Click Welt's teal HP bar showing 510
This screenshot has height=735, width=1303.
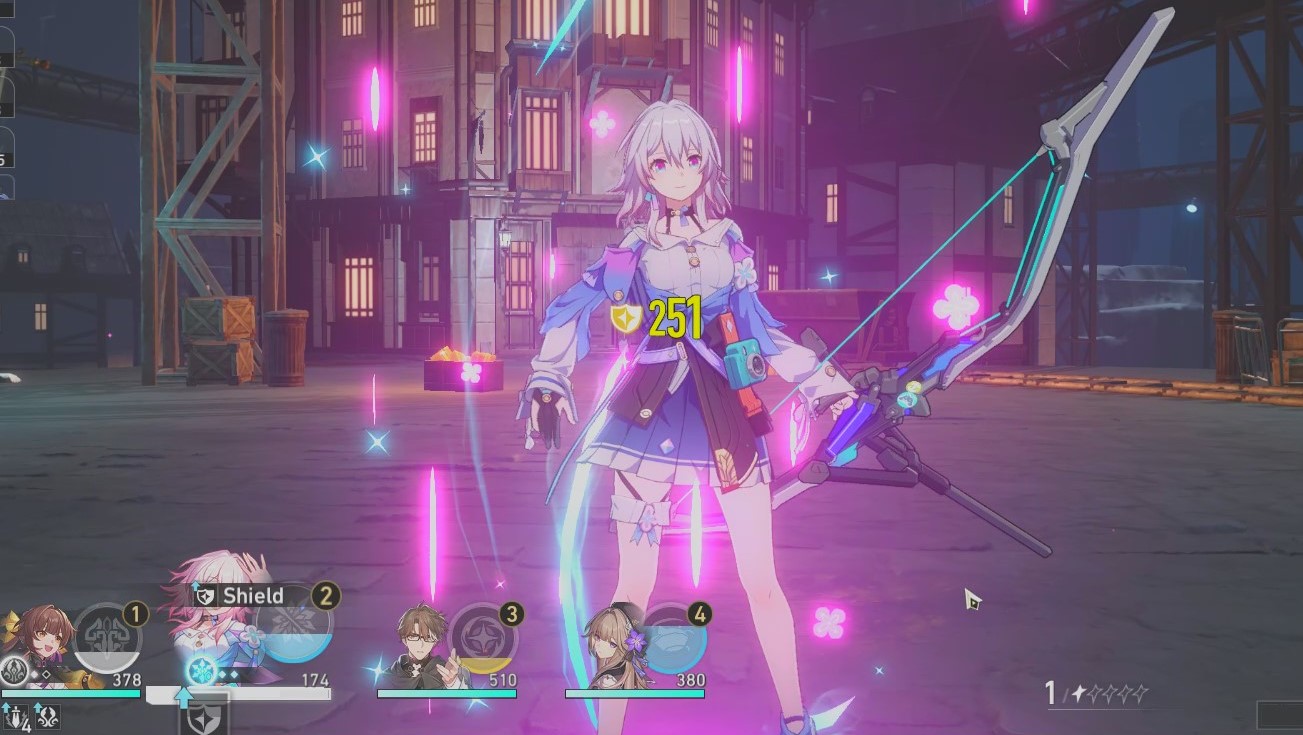(446, 694)
